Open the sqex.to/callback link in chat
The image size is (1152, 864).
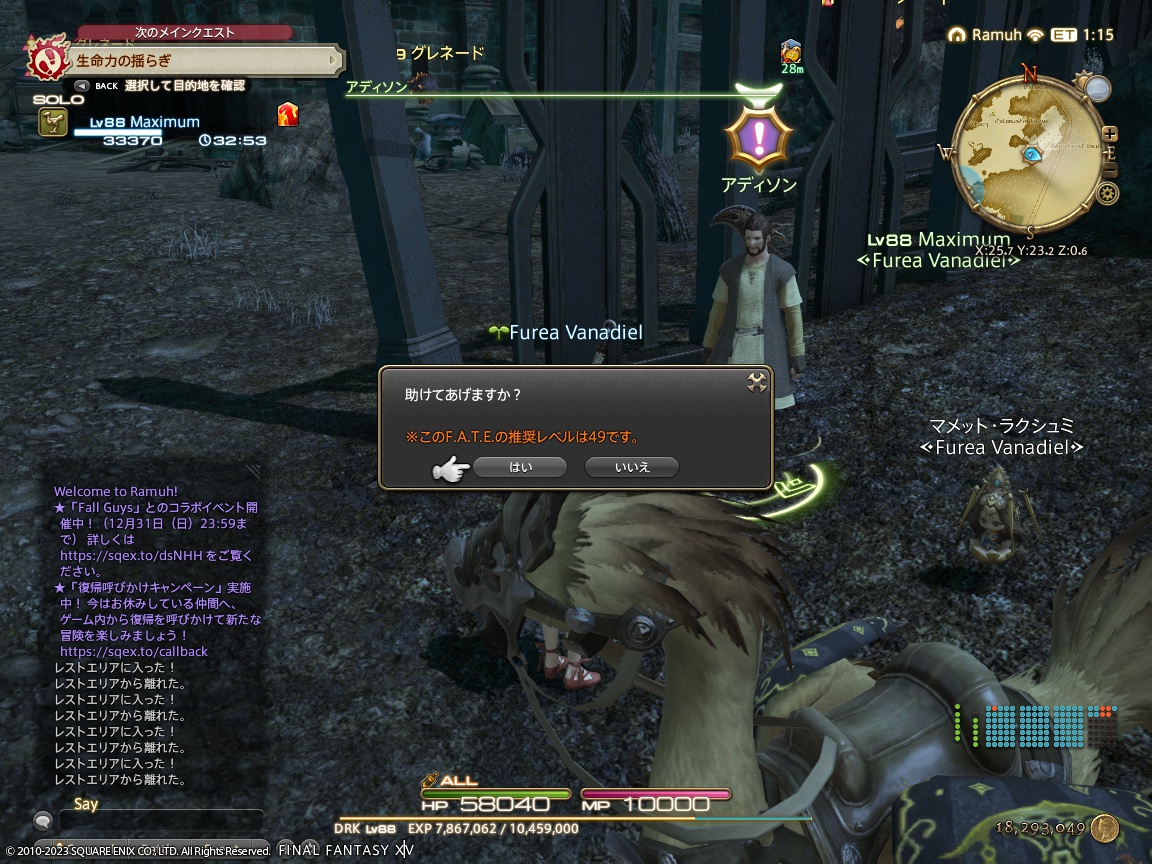pyautogui.click(x=134, y=652)
